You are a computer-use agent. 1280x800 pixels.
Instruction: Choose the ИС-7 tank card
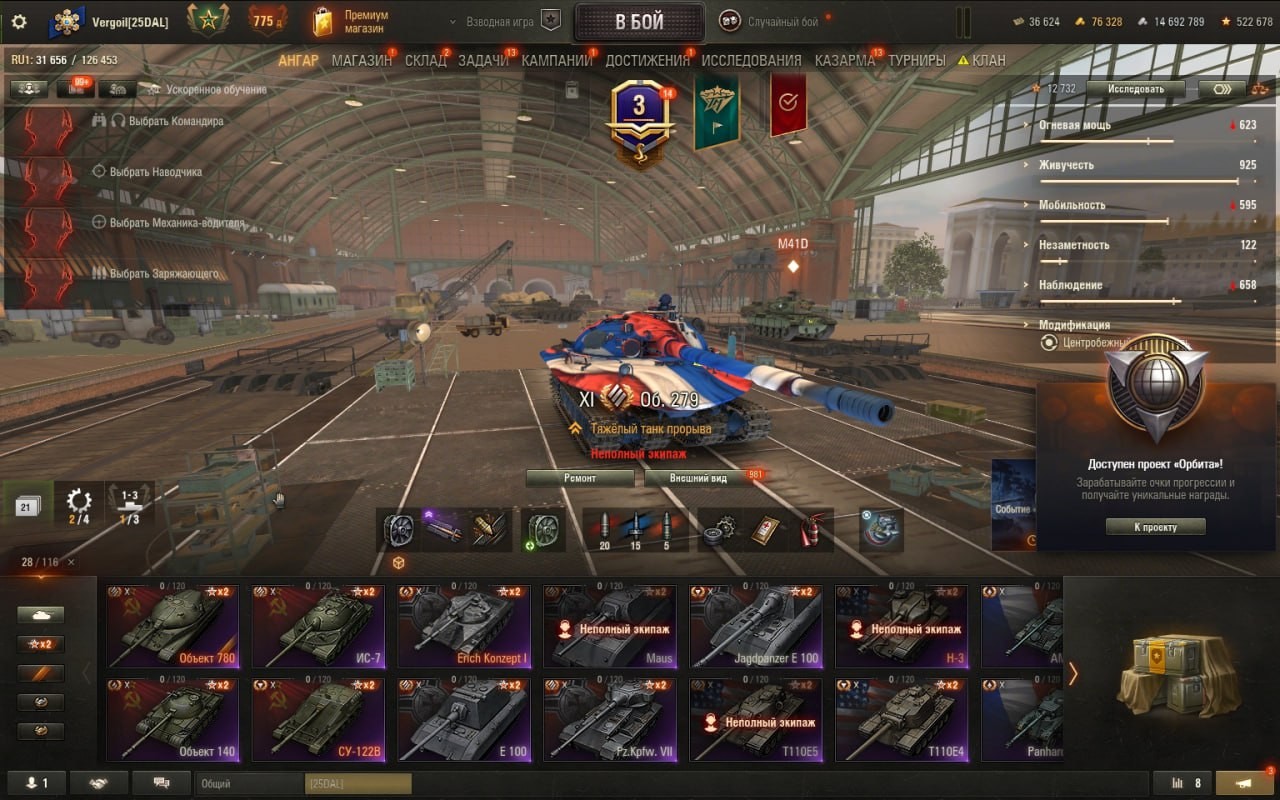click(318, 627)
